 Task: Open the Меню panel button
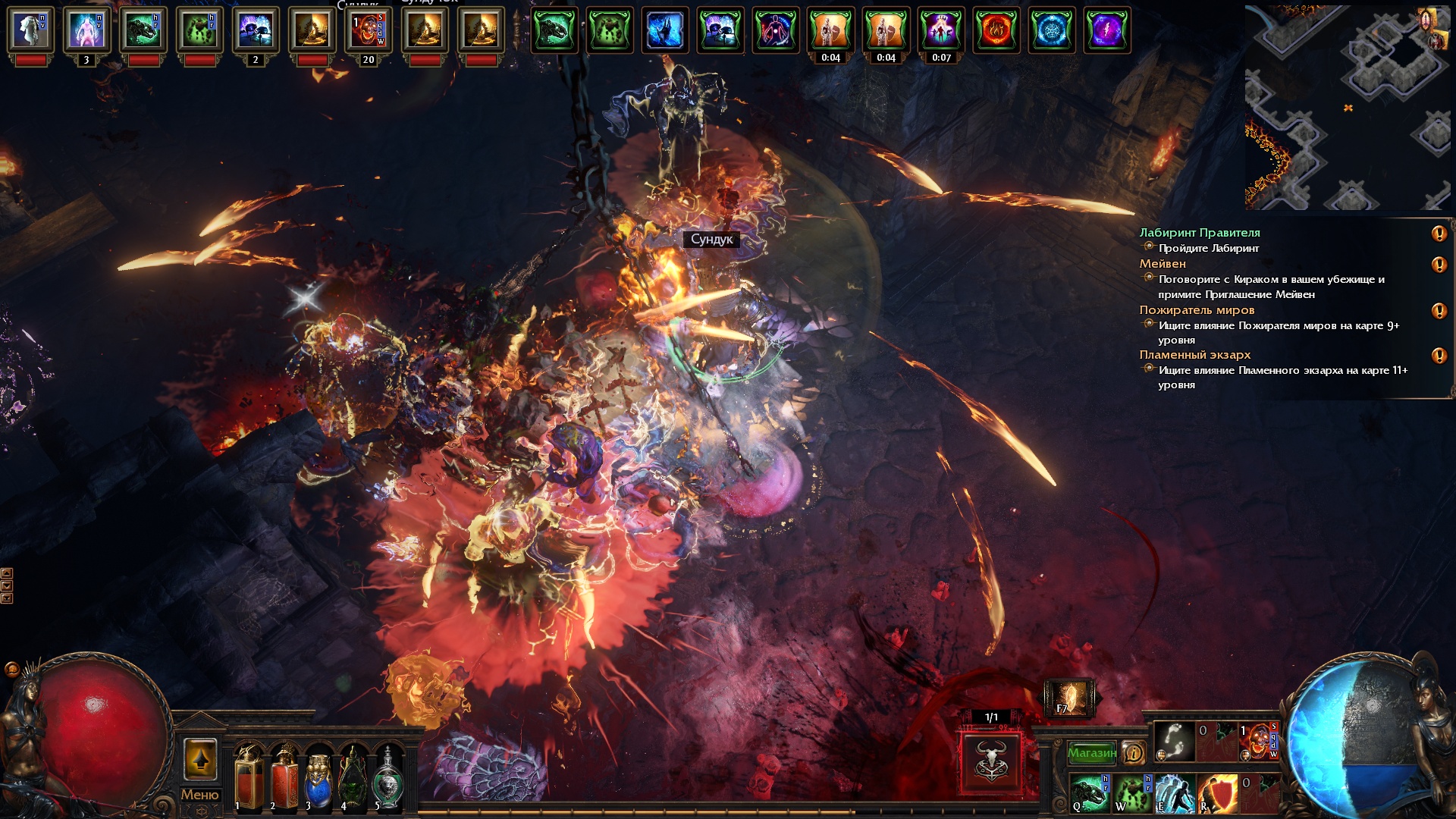point(199,795)
